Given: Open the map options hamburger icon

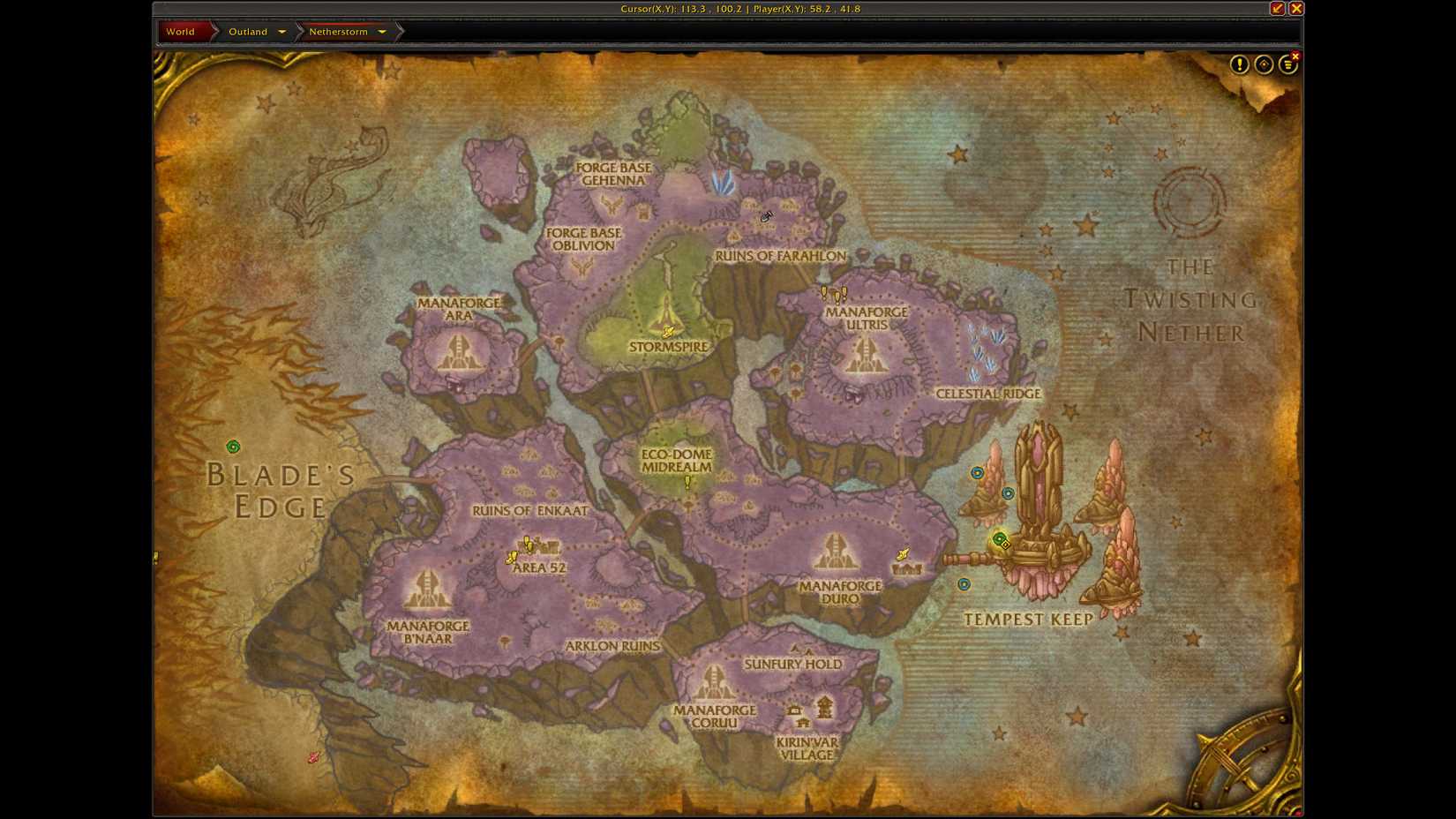Looking at the screenshot, I should pos(1287,64).
